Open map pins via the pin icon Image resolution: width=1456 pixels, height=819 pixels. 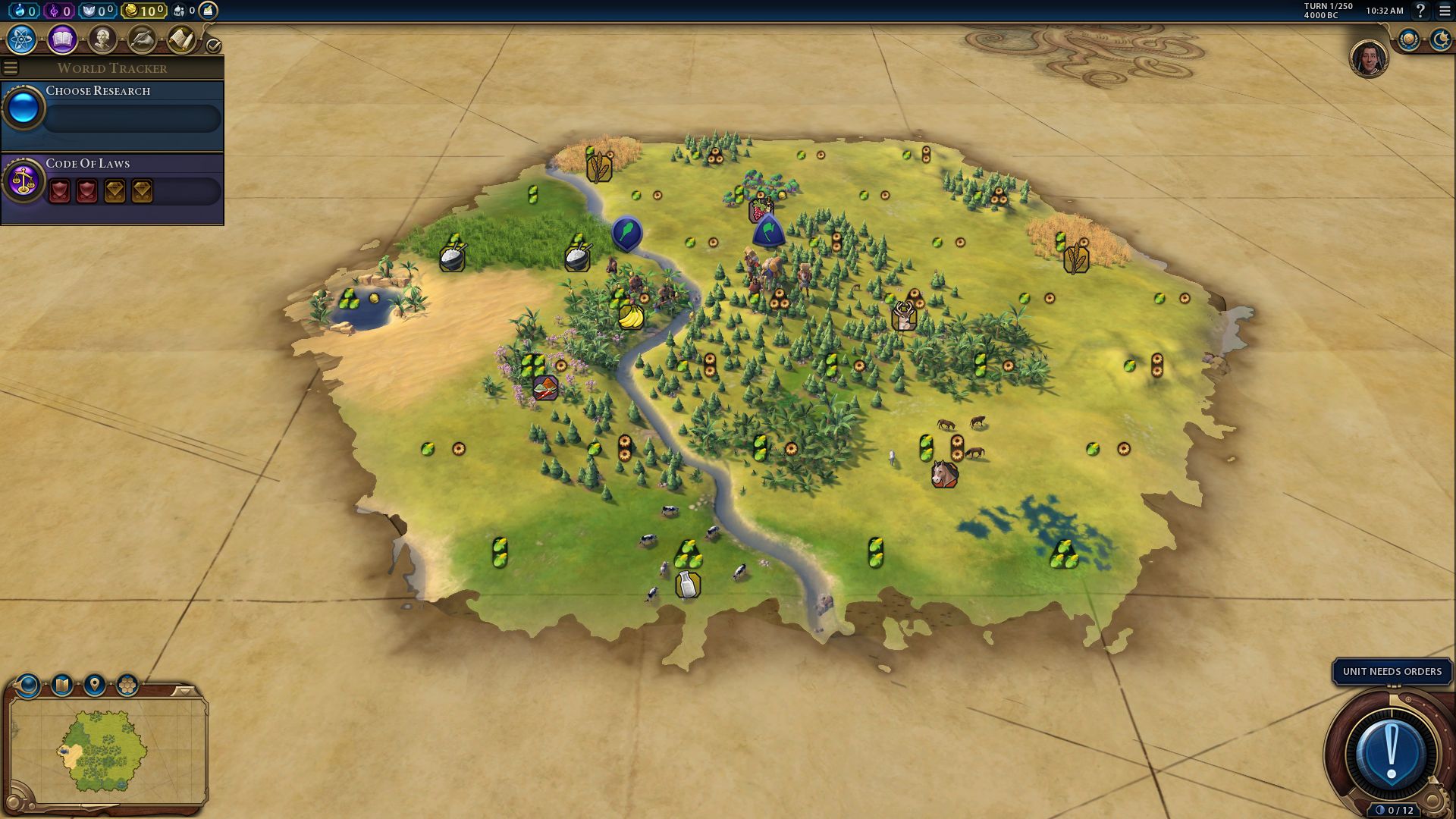click(94, 684)
